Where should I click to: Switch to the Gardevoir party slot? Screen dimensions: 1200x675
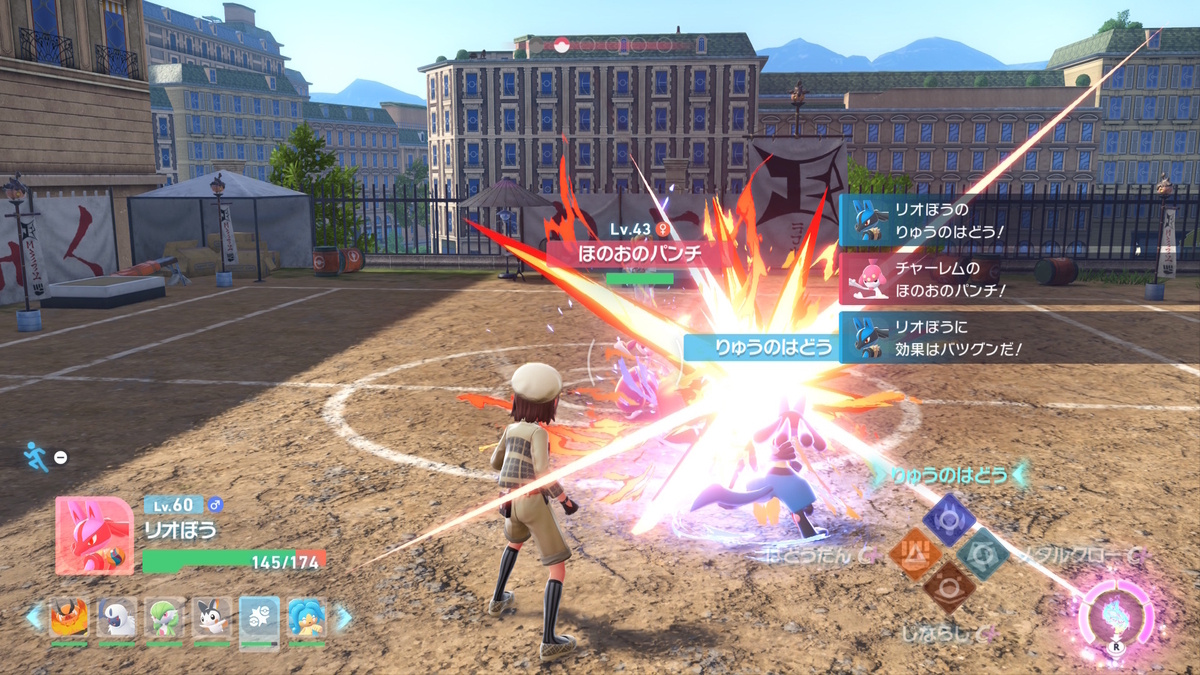pos(164,618)
